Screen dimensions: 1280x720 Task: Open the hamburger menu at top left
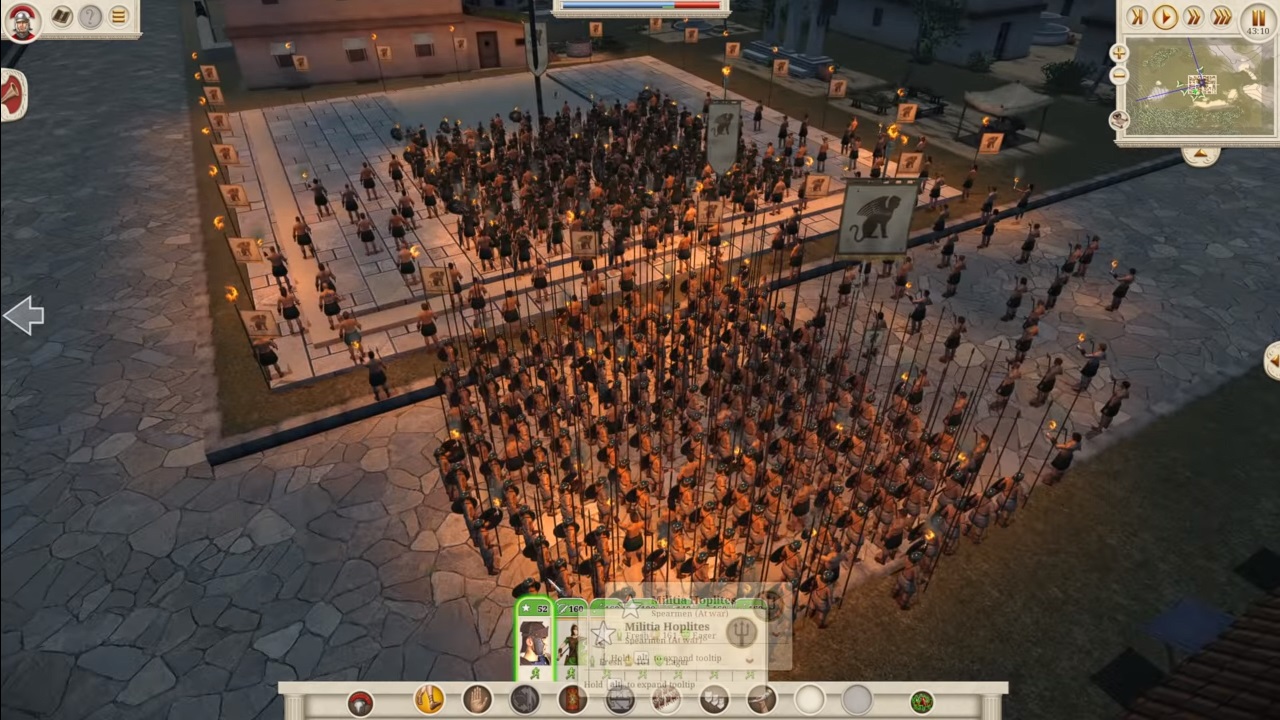point(118,16)
